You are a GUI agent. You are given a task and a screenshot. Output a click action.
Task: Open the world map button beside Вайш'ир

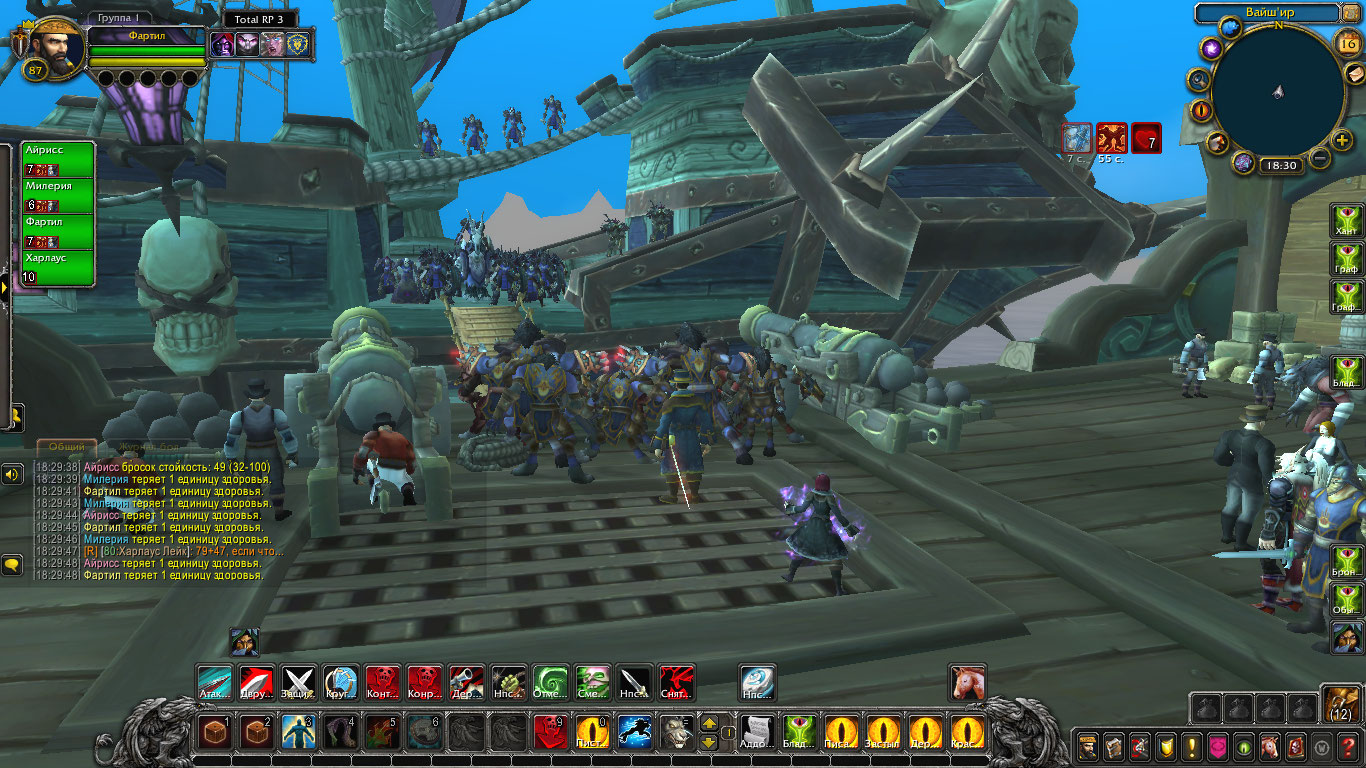[x=1350, y=13]
